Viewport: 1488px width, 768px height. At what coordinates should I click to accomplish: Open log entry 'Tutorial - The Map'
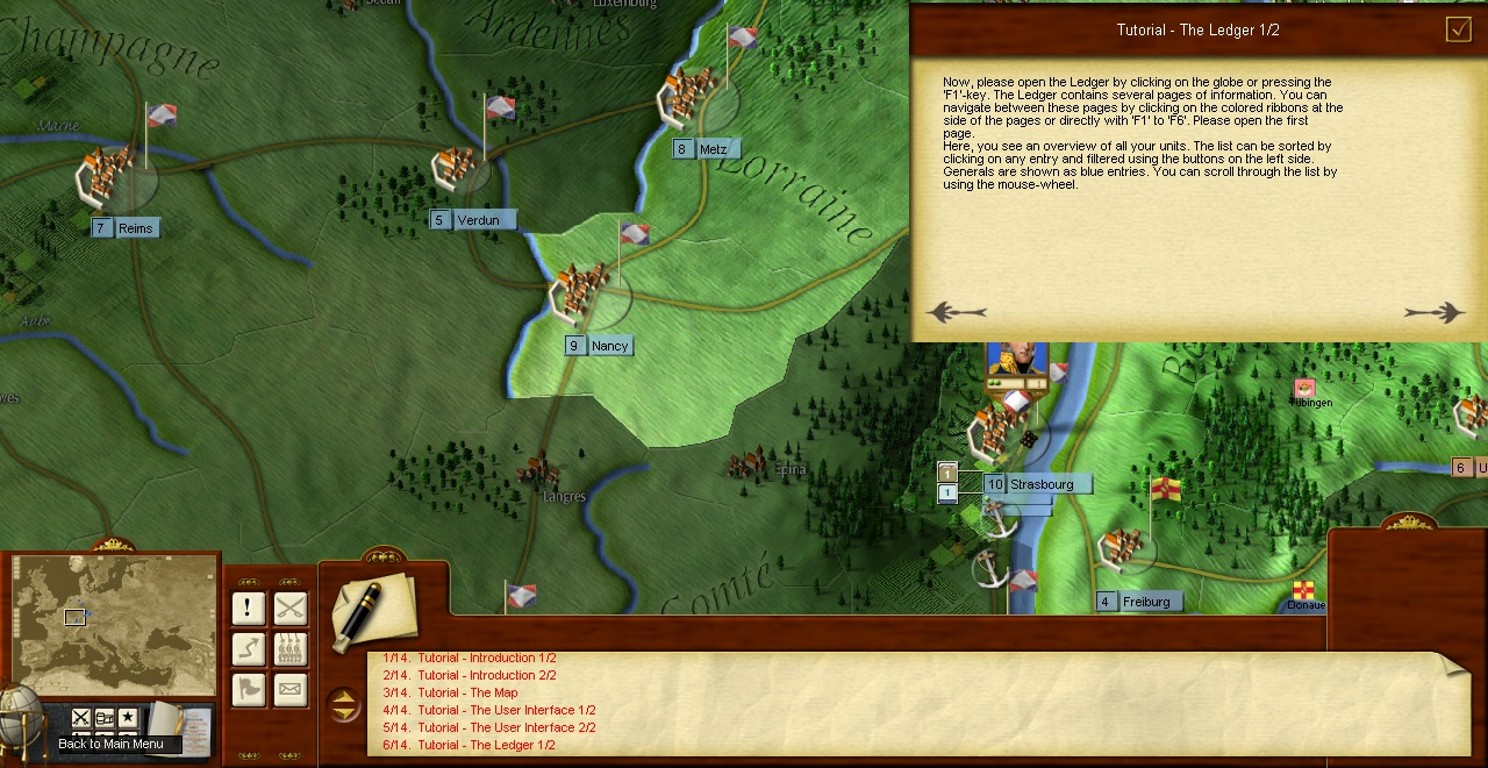467,693
